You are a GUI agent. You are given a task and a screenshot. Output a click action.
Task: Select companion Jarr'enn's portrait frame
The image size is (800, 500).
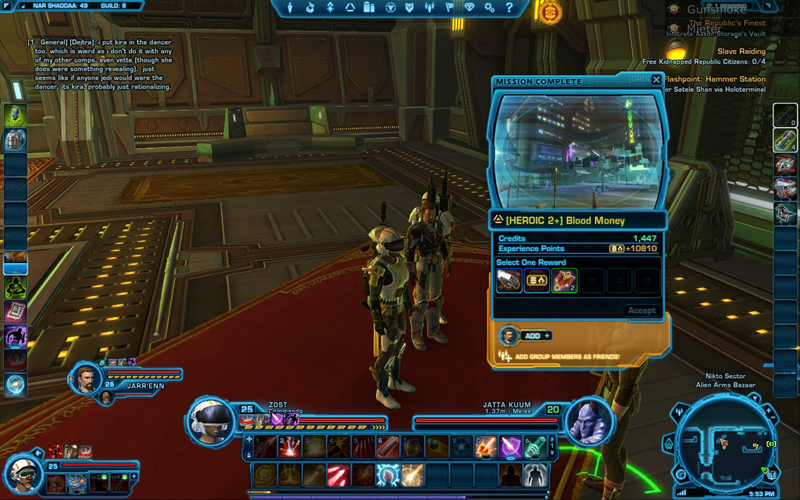coord(87,378)
